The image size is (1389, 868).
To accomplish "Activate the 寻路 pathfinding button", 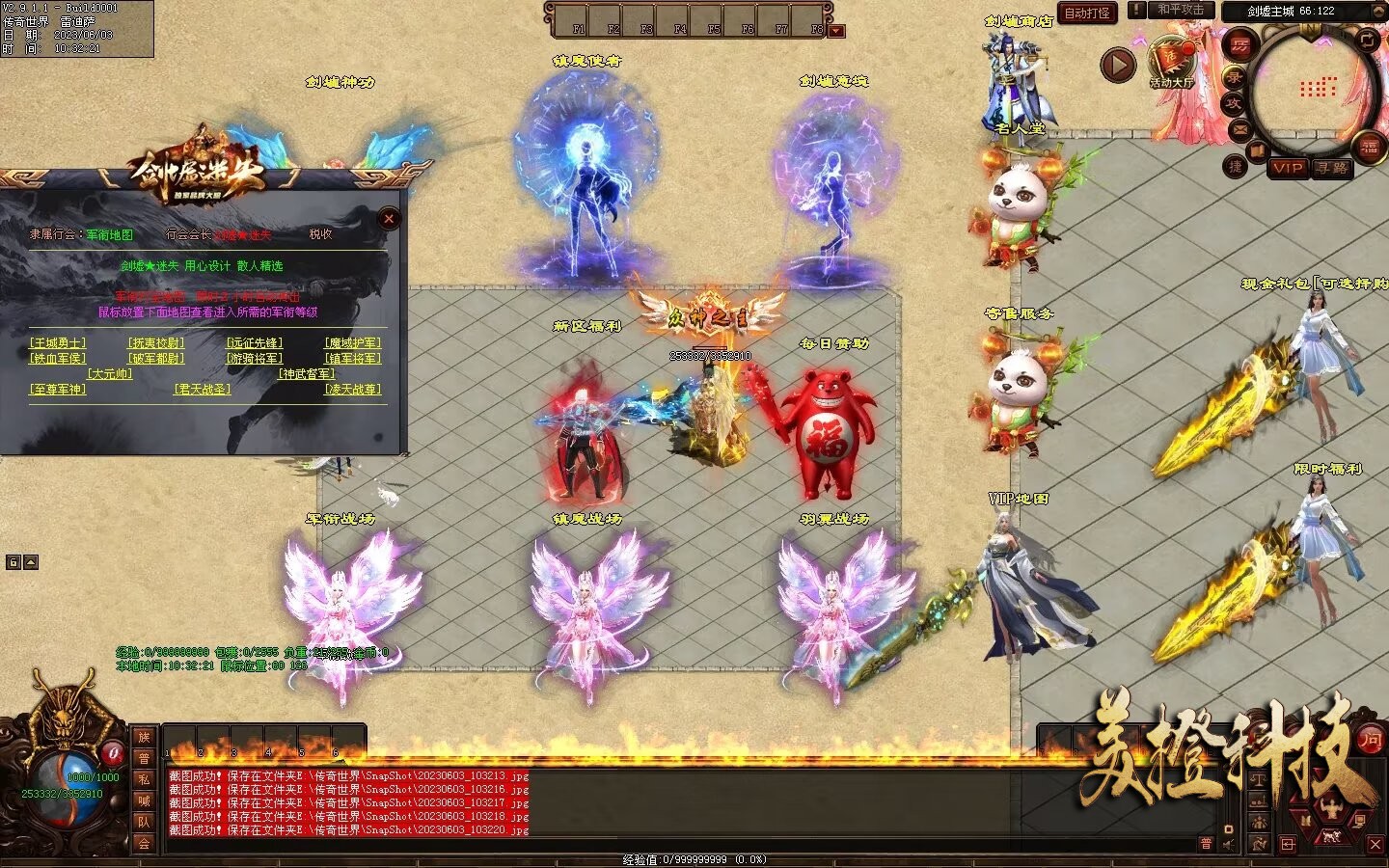I will [x=1331, y=168].
